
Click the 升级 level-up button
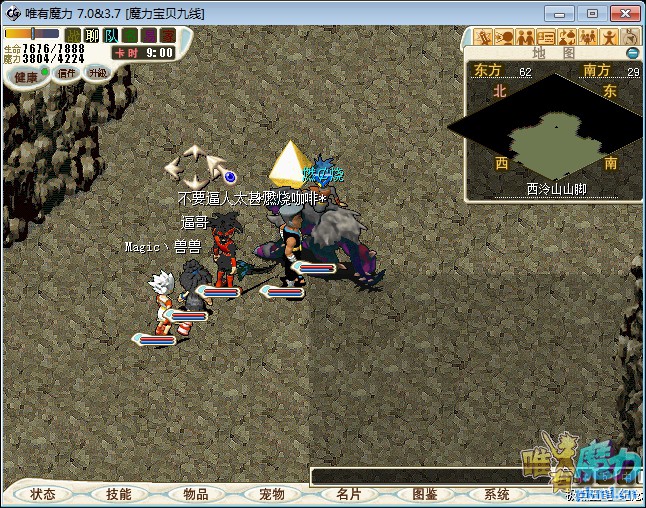97,73
